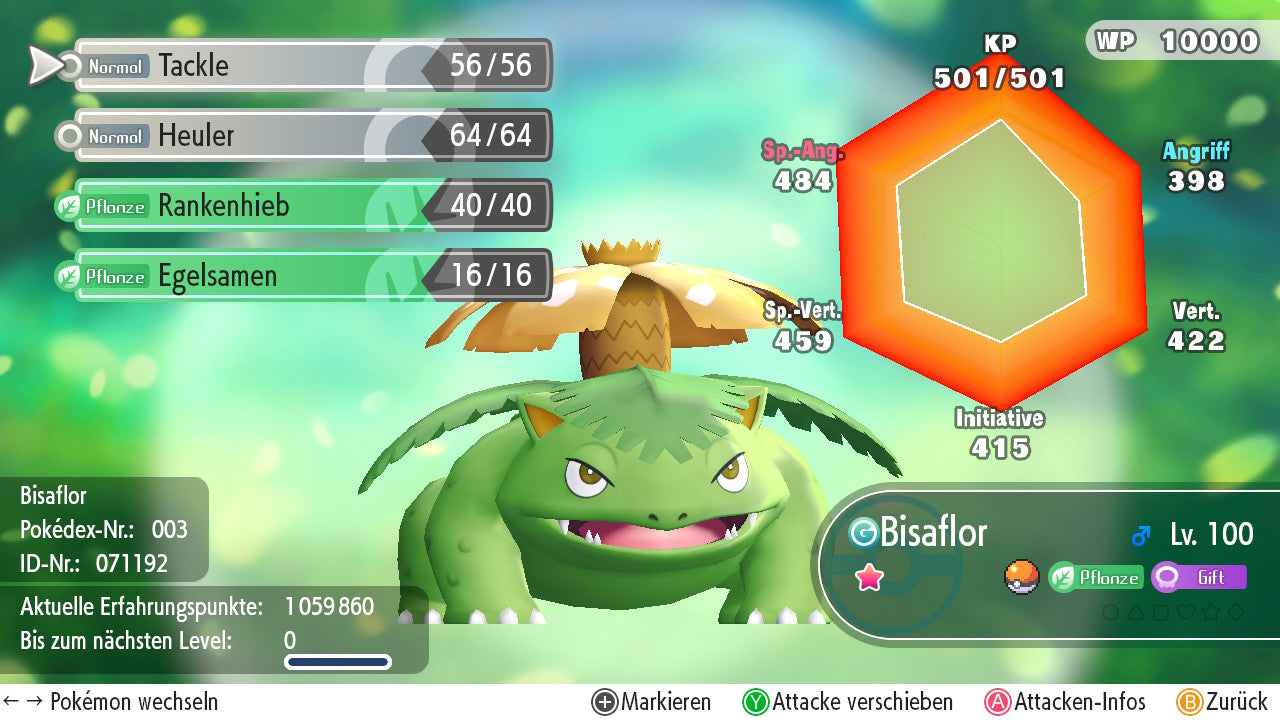Activate Attacke verschieben in the bottom bar

(848, 702)
